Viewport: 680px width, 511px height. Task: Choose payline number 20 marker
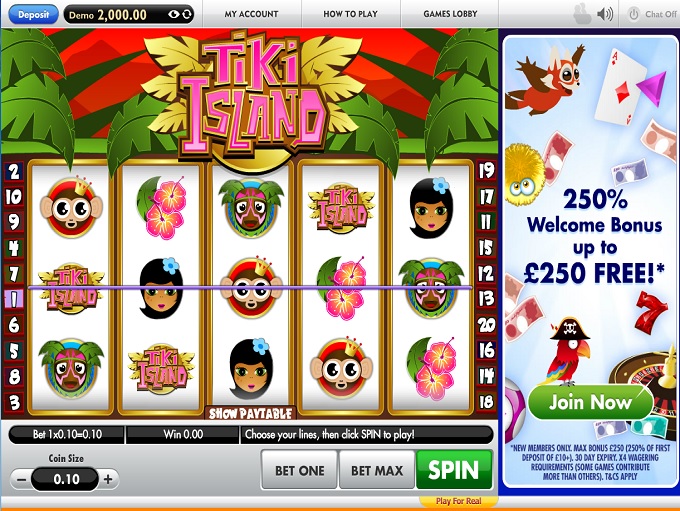(x=487, y=324)
